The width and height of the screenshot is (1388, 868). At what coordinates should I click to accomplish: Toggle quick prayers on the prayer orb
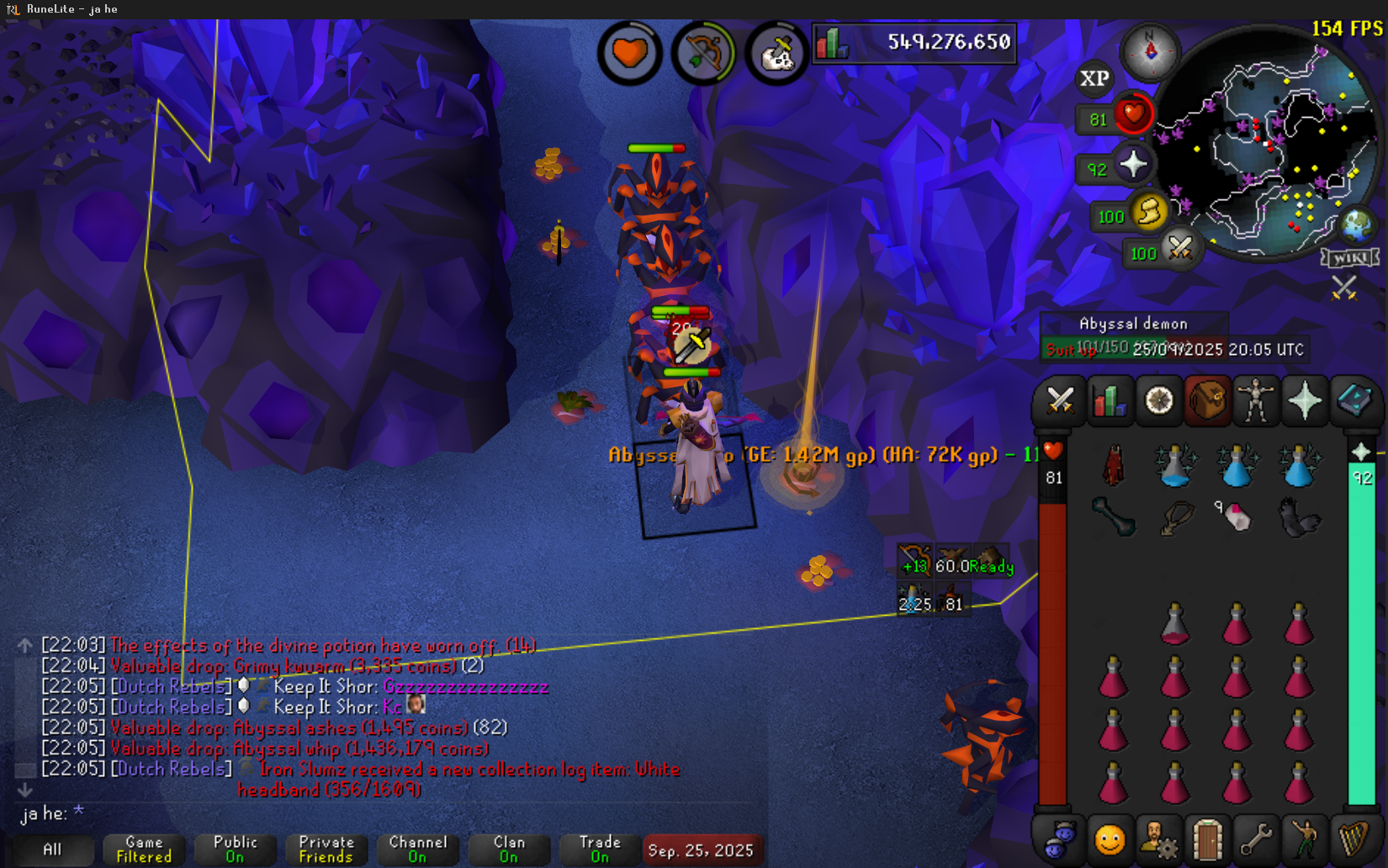coord(1132,165)
